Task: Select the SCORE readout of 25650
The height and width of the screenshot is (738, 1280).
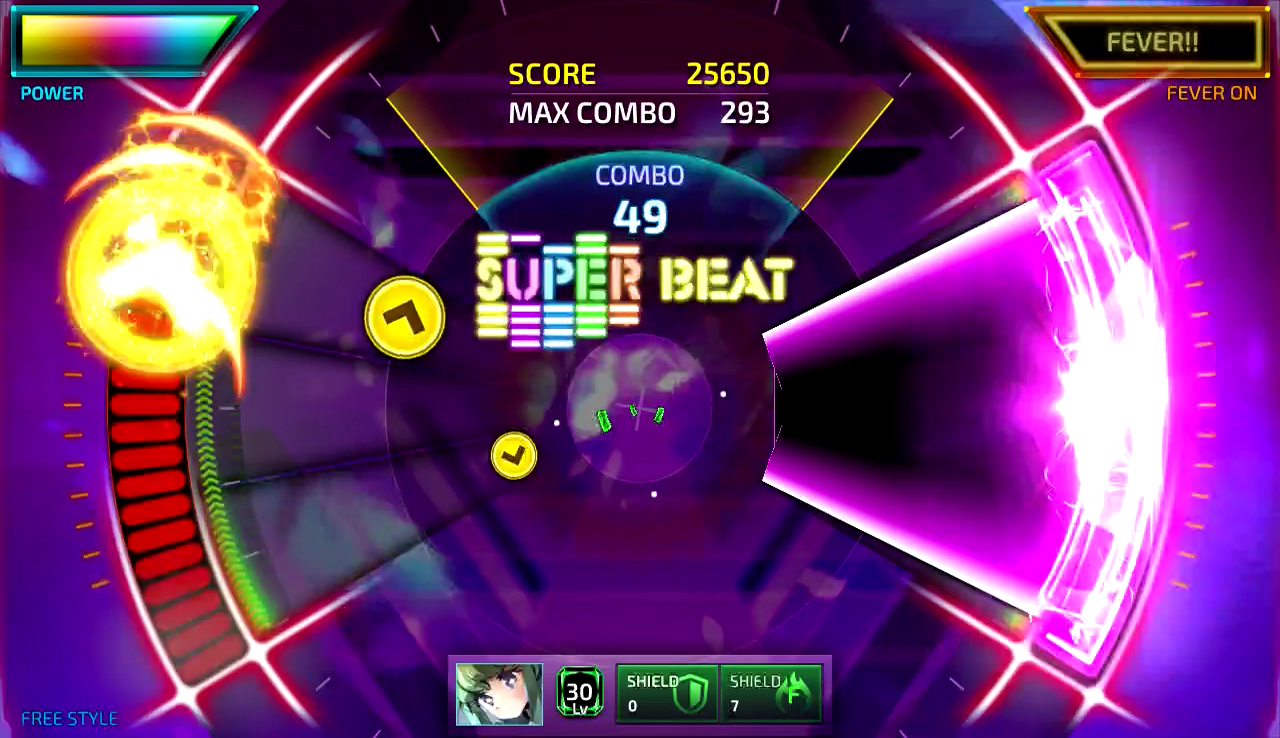Action: [725, 74]
